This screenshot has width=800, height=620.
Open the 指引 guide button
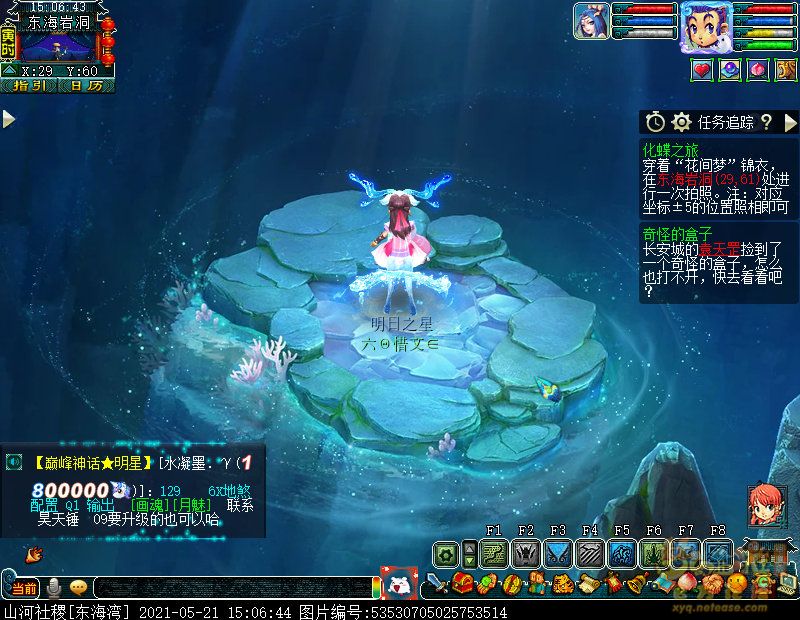29,86
